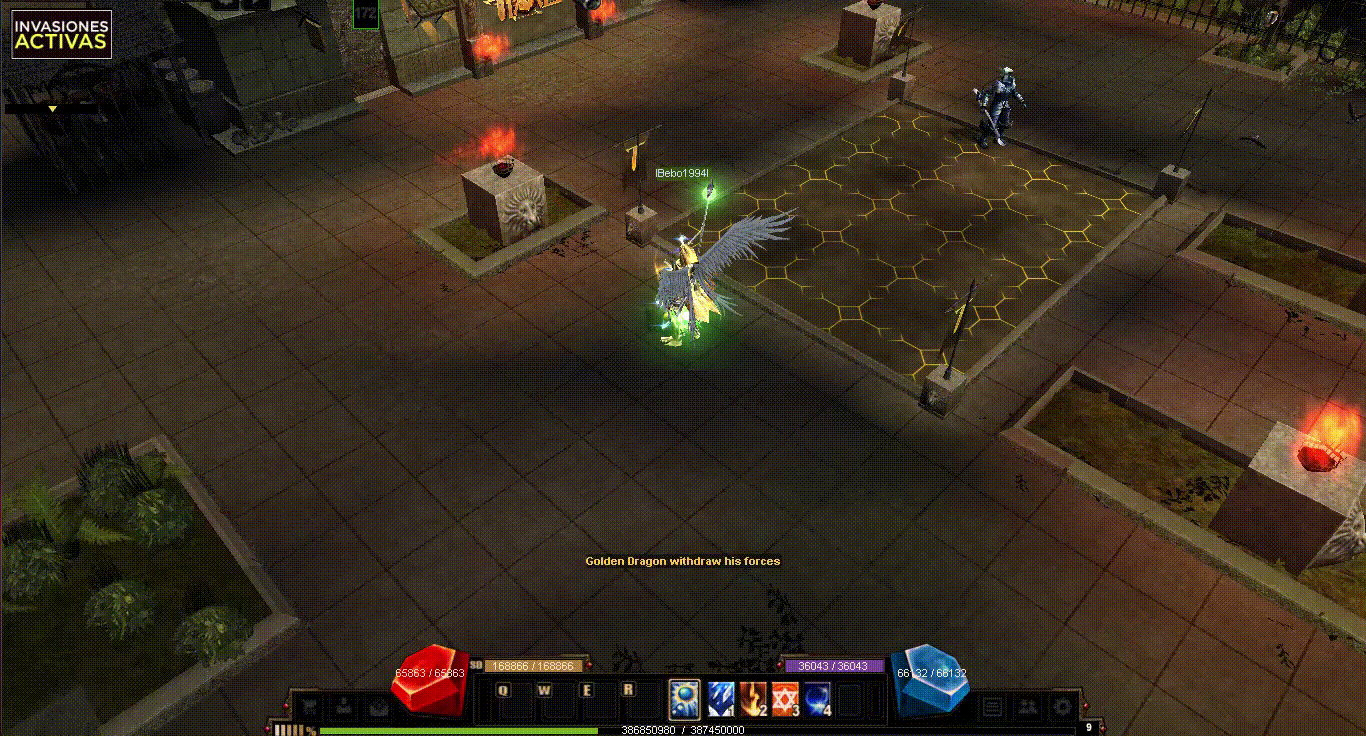Open the envelope-shaped icon beside the red orb

pyautogui.click(x=377, y=706)
